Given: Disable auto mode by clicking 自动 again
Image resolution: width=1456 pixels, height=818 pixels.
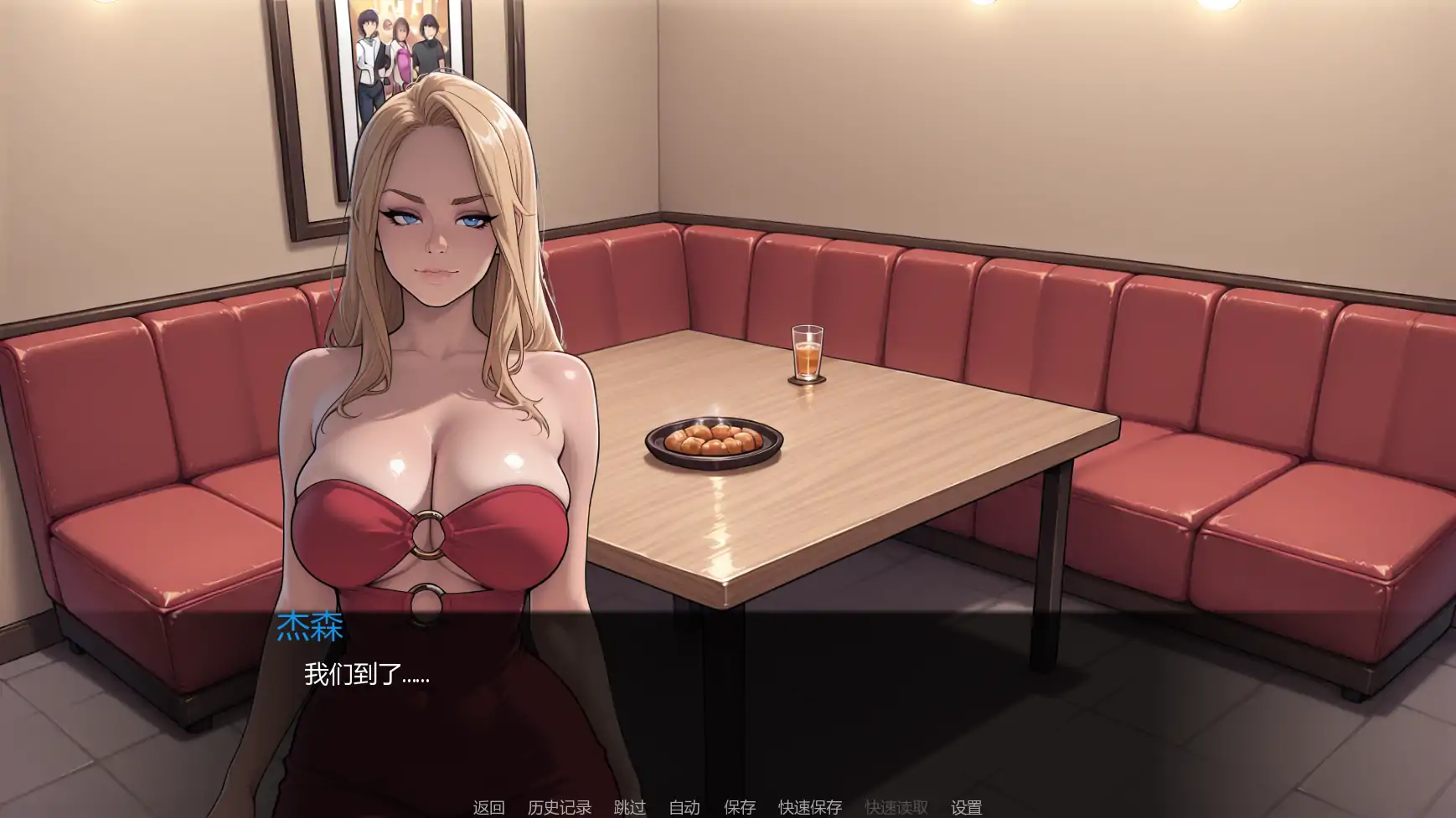Looking at the screenshot, I should coord(684,807).
